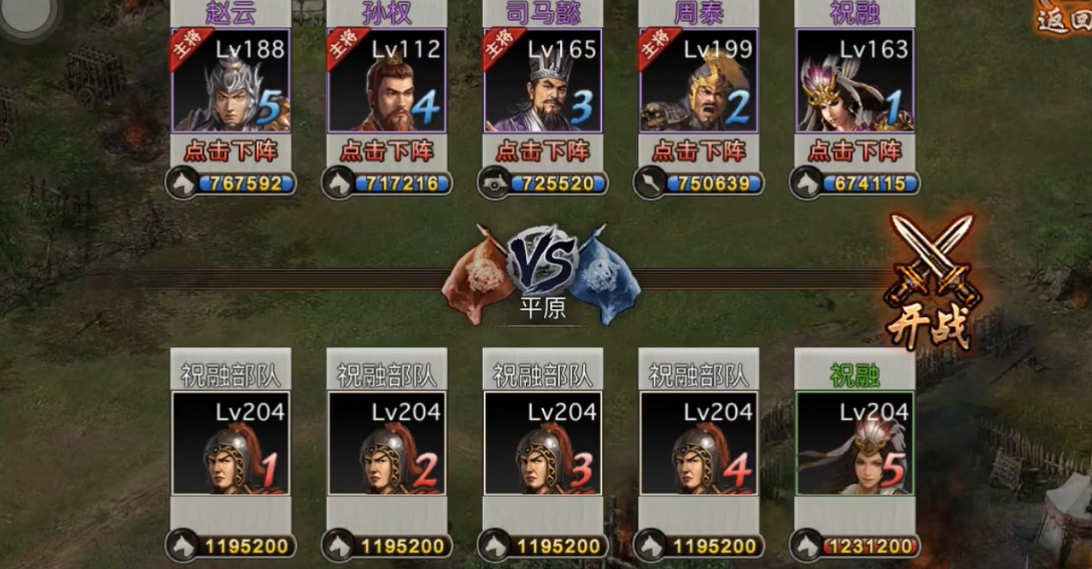
Task: Remove 孙权 from the formation
Action: [x=387, y=151]
